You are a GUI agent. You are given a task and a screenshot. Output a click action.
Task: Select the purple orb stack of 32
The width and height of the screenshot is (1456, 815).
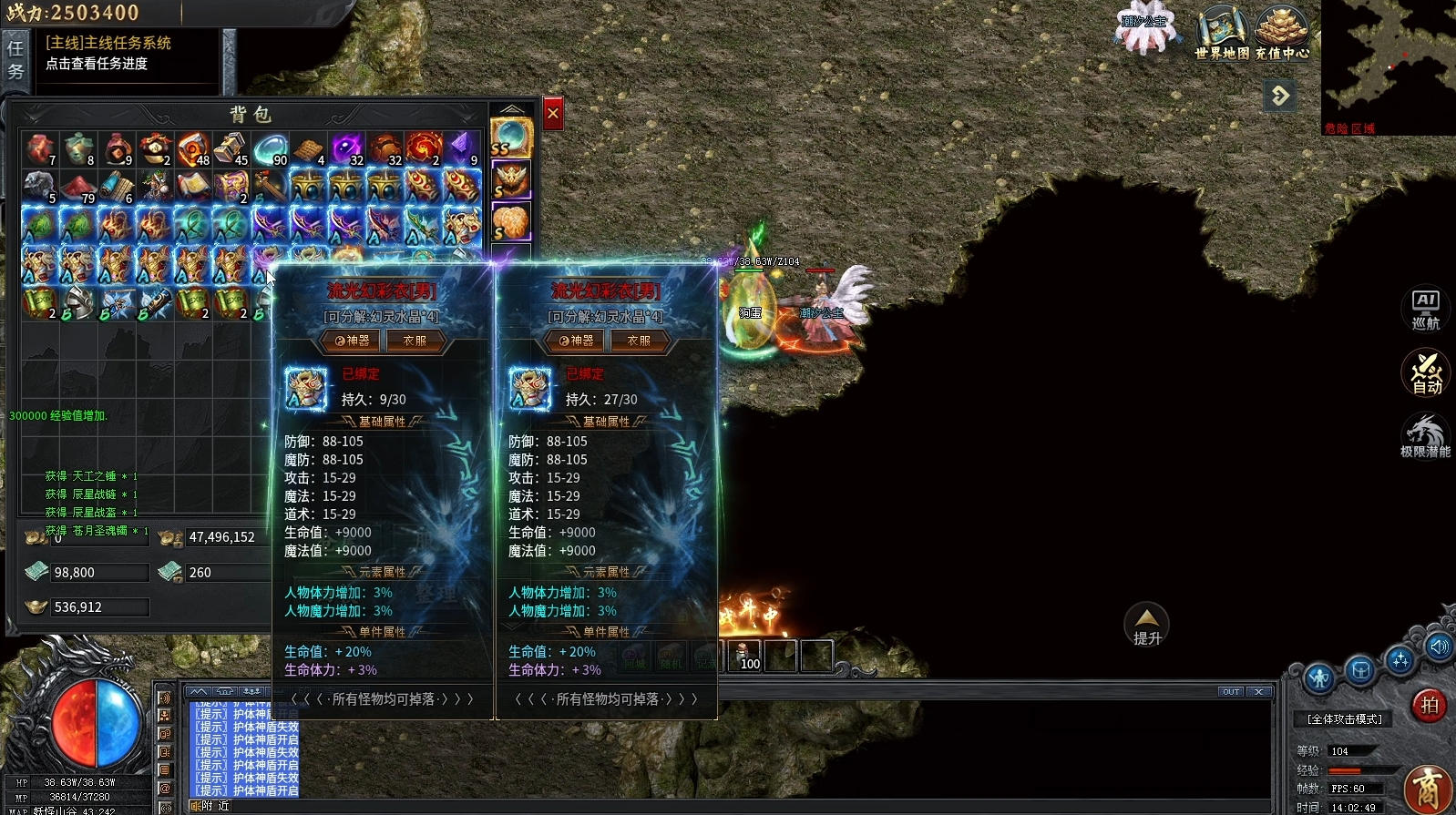click(x=346, y=149)
